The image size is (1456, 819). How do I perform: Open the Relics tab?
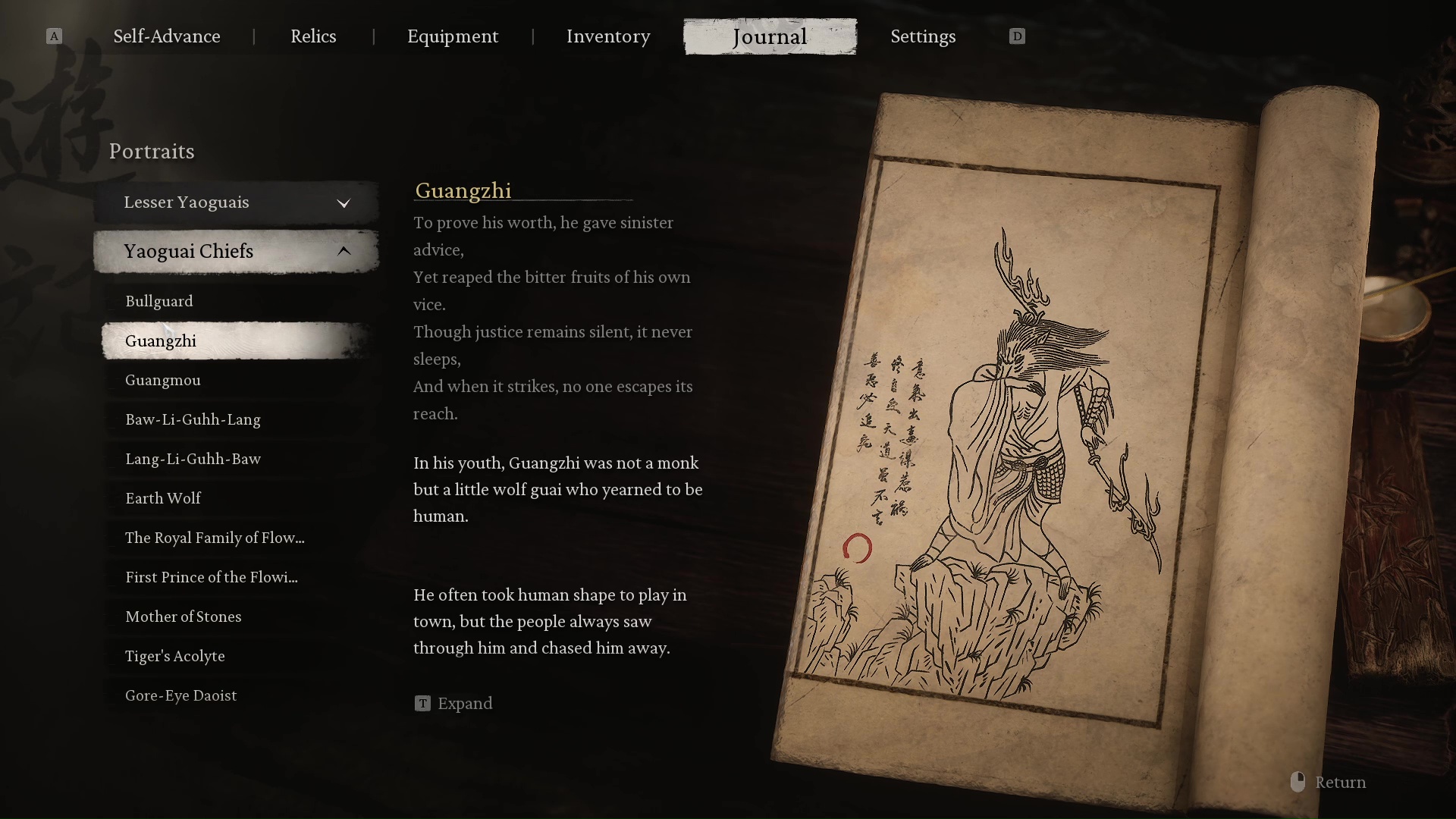click(313, 36)
